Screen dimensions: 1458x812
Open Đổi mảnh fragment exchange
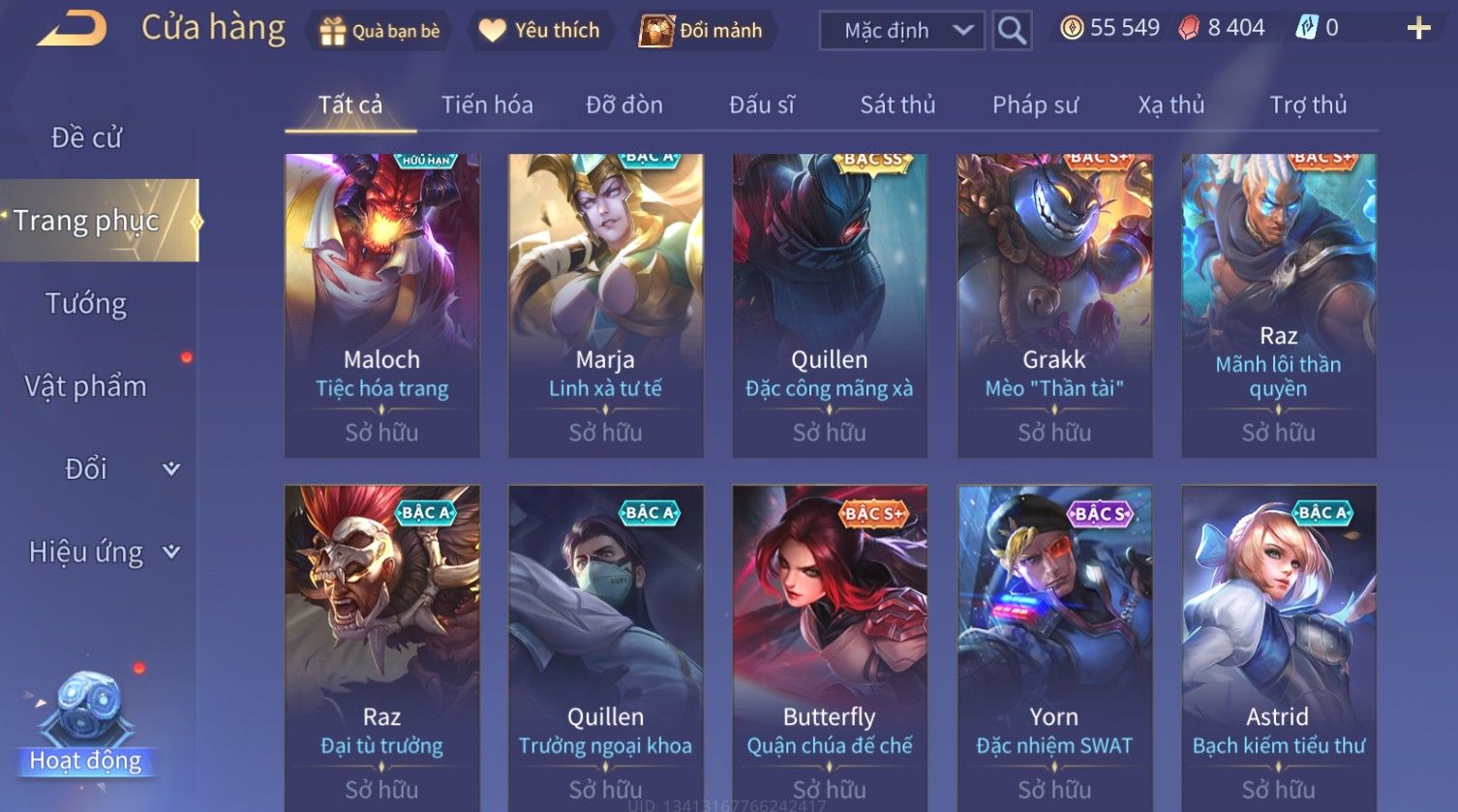point(702,31)
